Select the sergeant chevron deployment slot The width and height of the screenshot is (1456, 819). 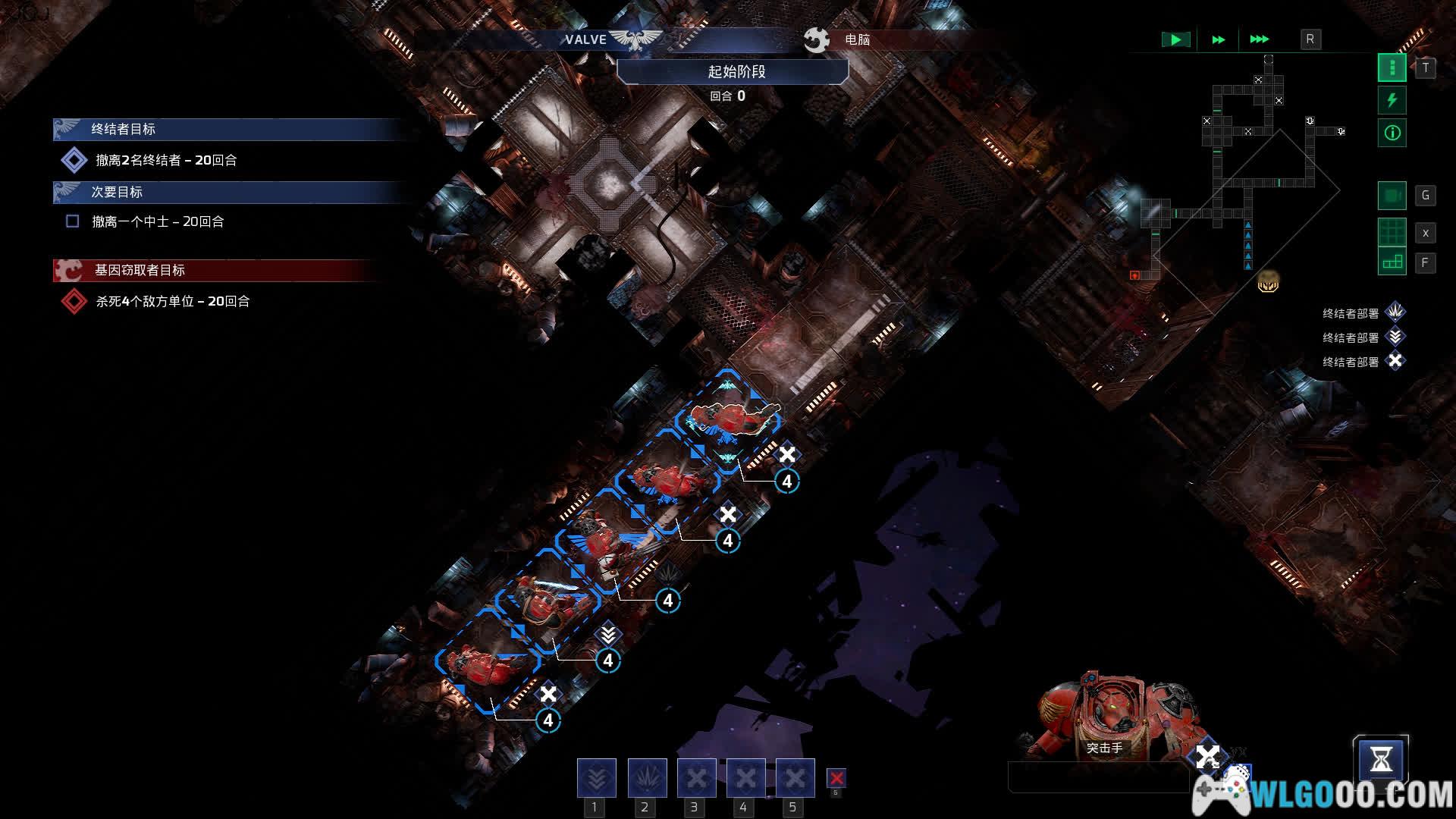596,778
